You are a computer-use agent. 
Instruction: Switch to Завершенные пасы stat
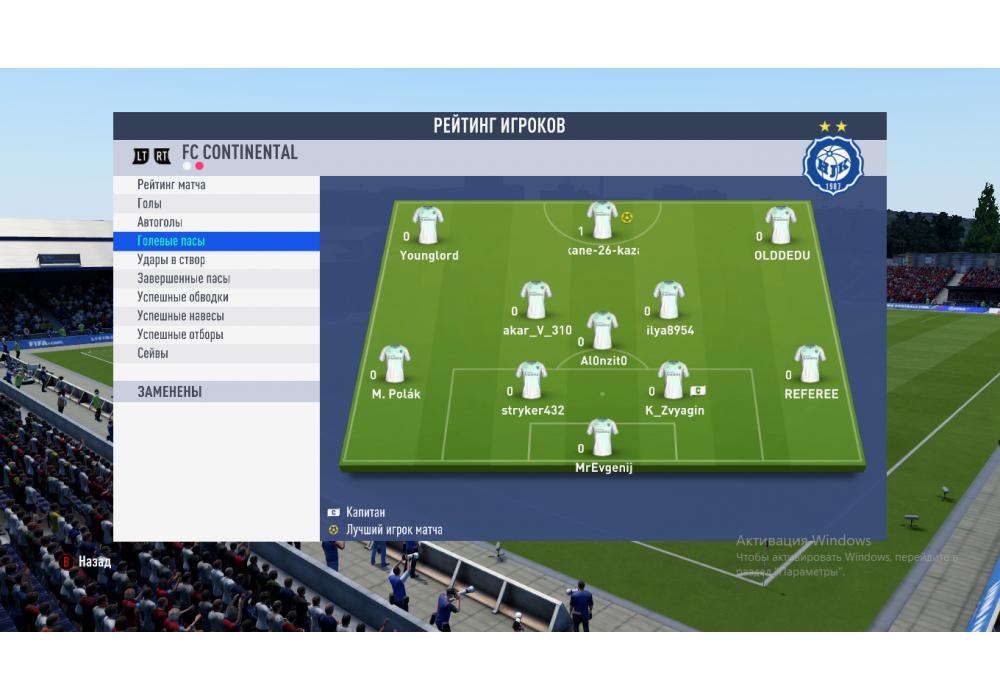click(x=183, y=279)
